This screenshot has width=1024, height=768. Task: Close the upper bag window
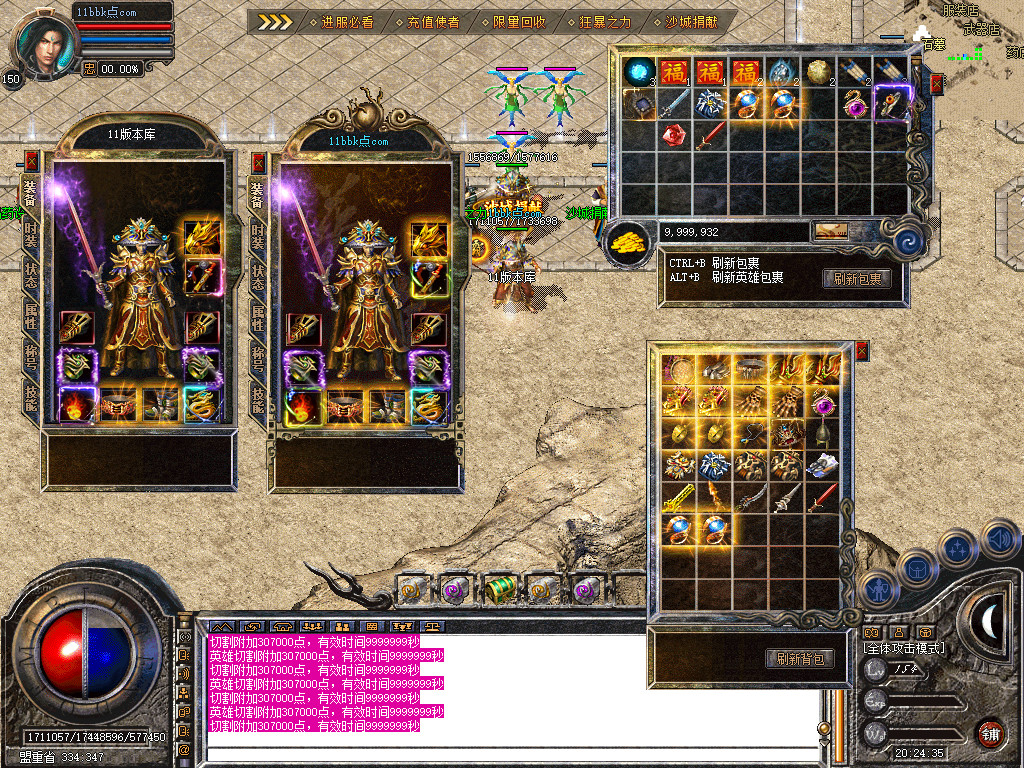(x=936, y=84)
